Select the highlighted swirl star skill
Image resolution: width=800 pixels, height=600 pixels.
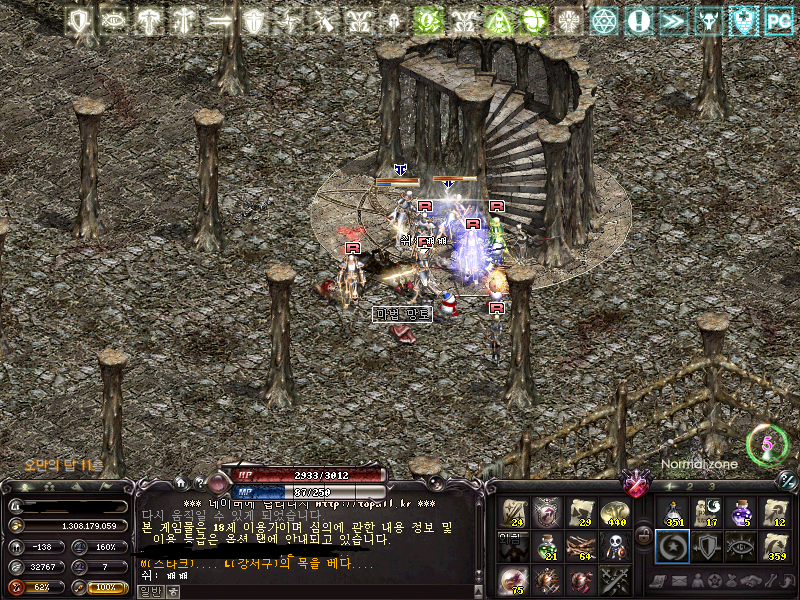click(673, 547)
